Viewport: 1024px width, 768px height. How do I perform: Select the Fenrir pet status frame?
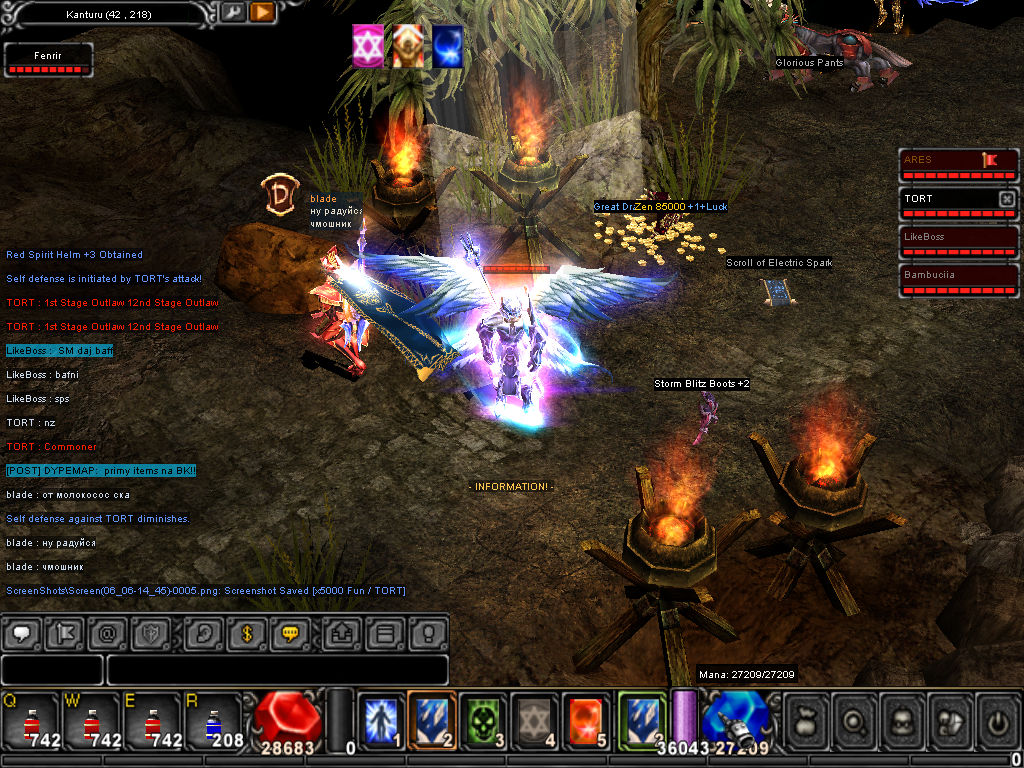[49, 60]
